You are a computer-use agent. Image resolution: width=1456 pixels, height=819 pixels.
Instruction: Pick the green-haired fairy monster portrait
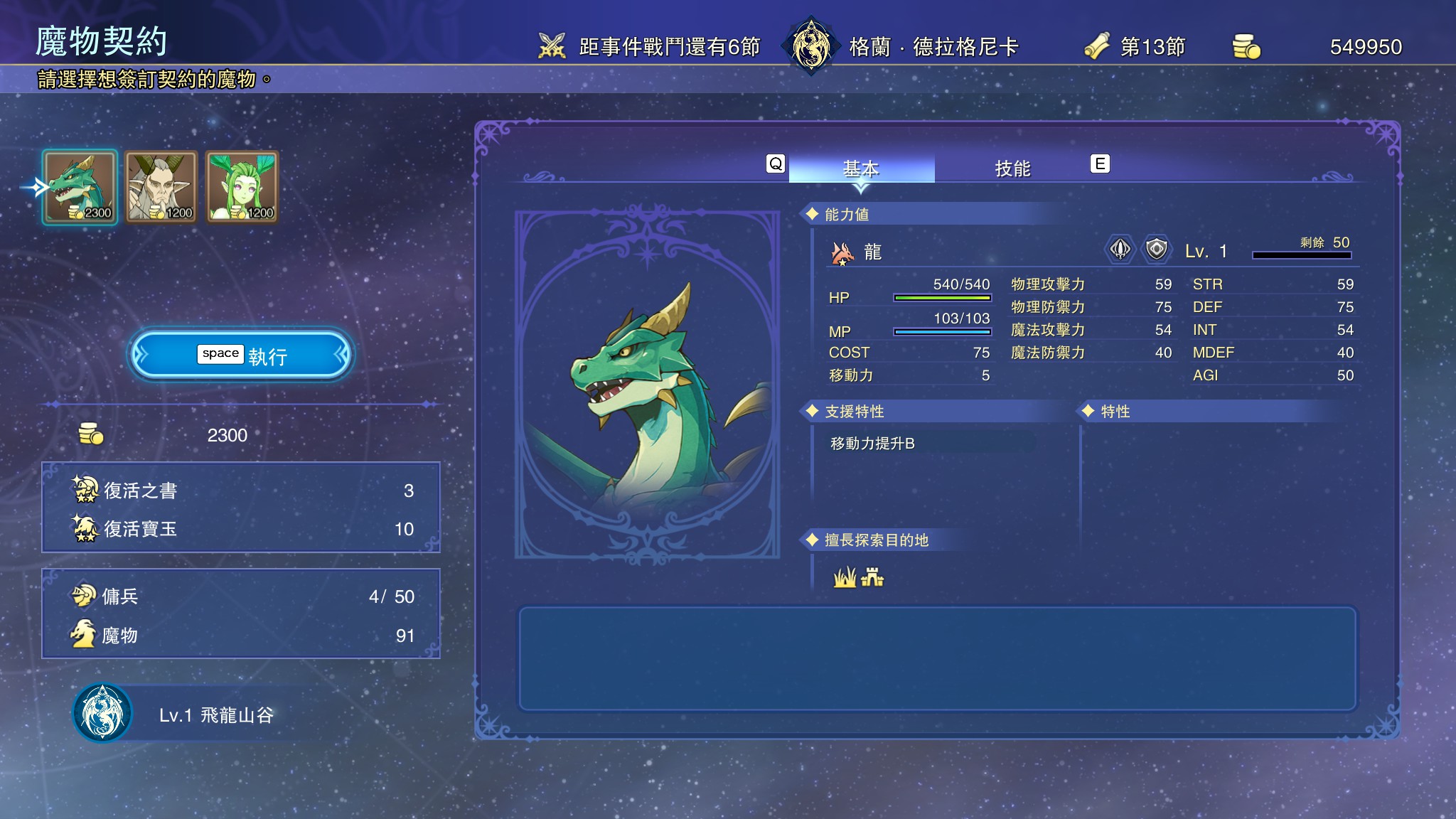coord(242,187)
